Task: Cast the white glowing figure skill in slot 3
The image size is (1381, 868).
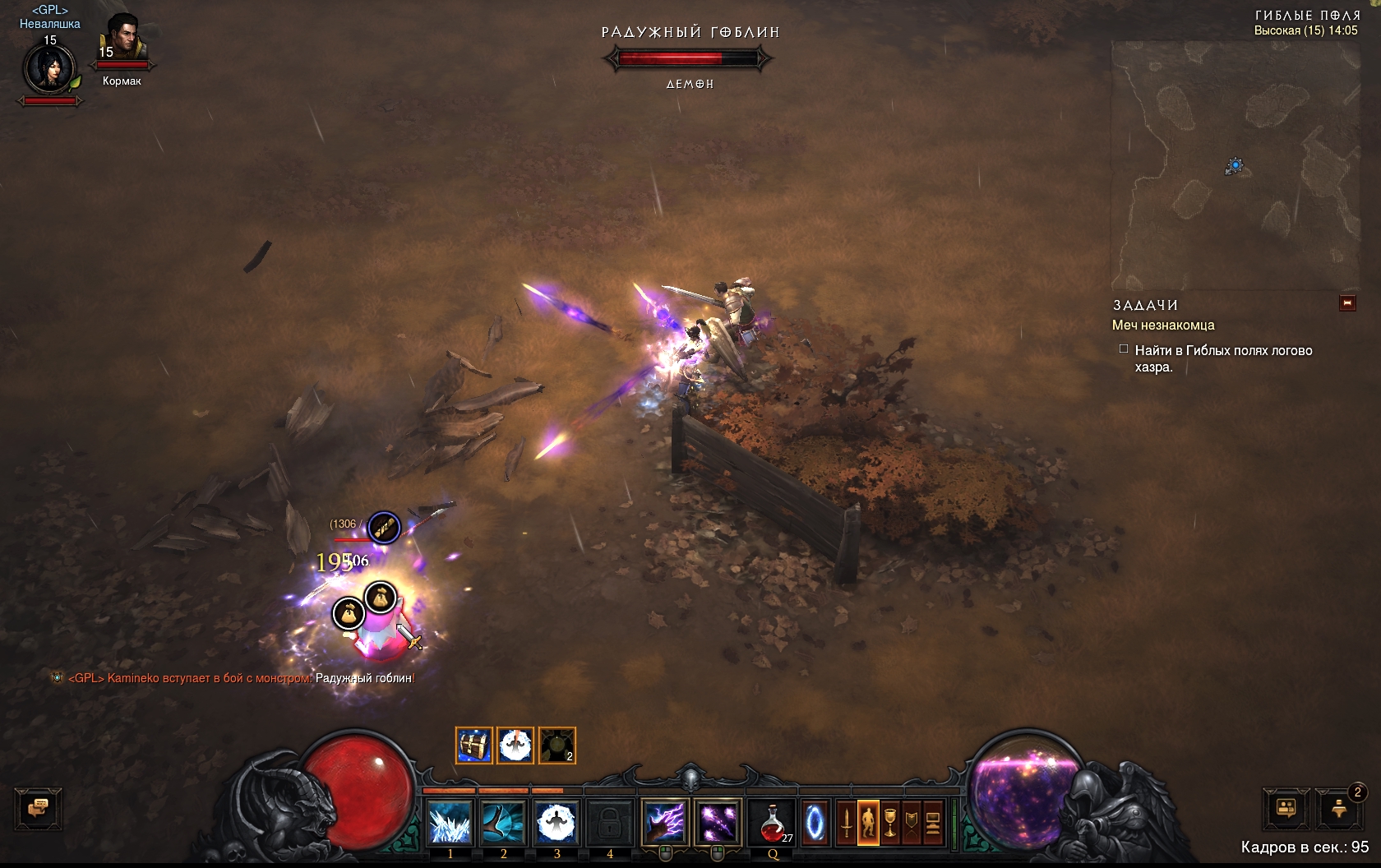Action: pyautogui.click(x=557, y=822)
